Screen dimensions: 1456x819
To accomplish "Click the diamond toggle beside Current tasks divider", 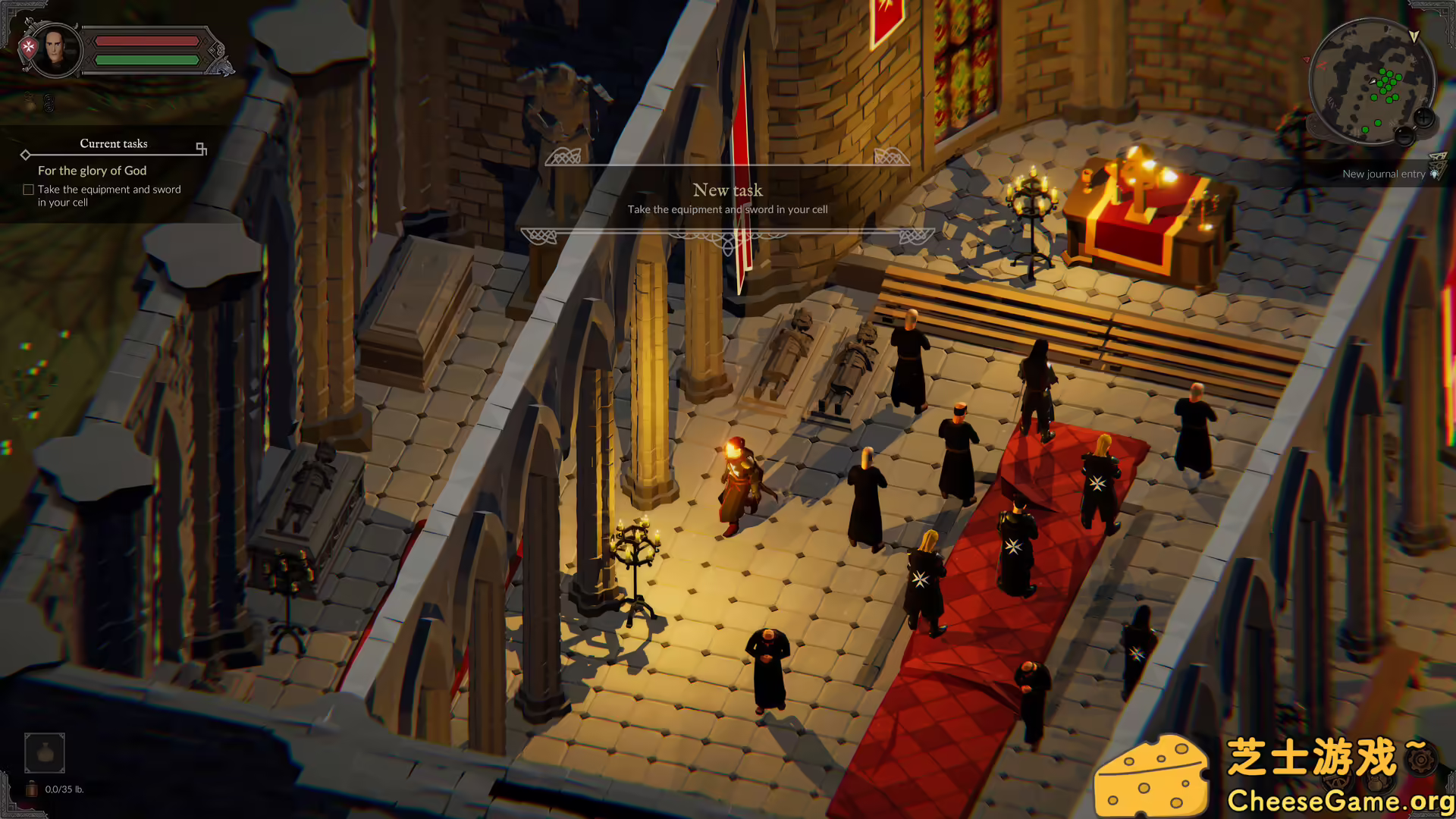I will [26, 154].
